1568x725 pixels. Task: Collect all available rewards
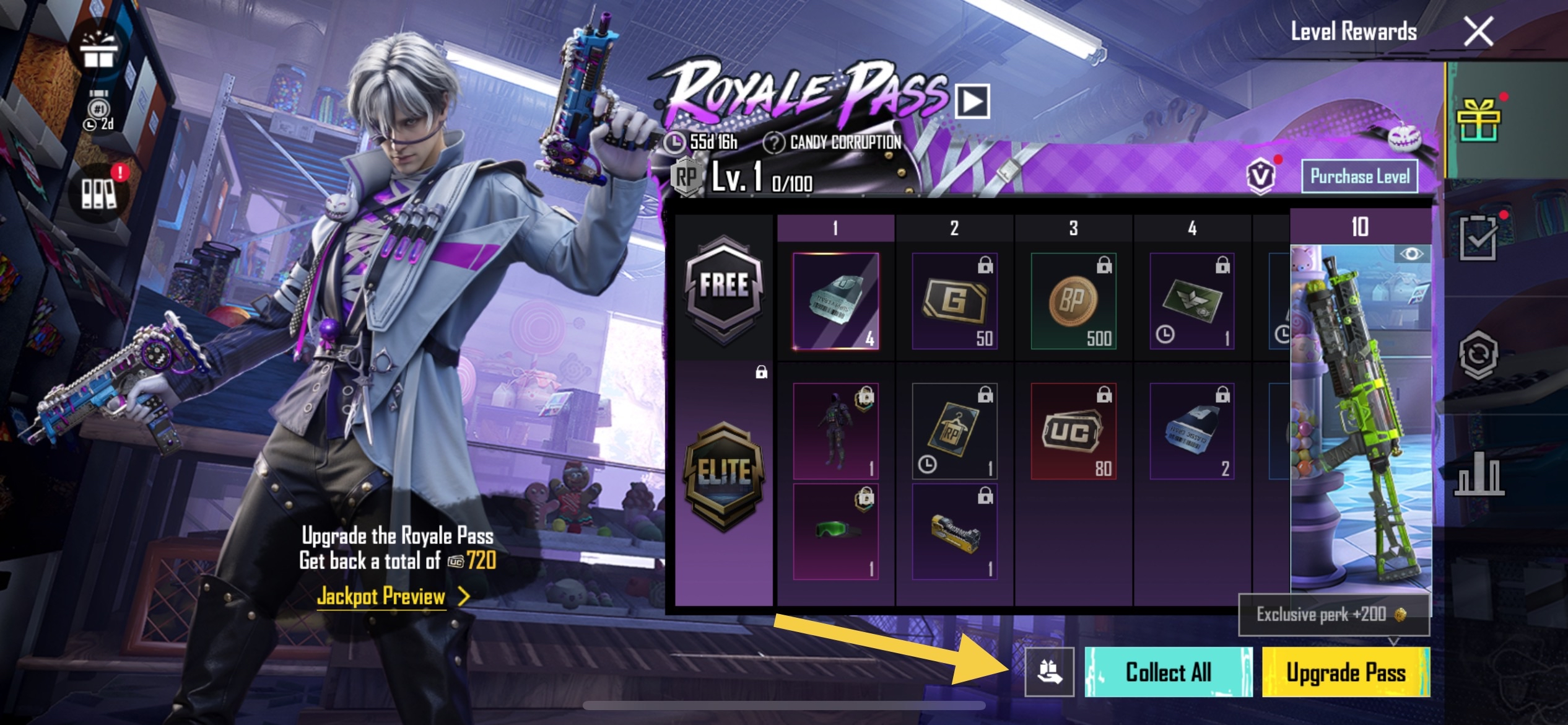(1168, 672)
